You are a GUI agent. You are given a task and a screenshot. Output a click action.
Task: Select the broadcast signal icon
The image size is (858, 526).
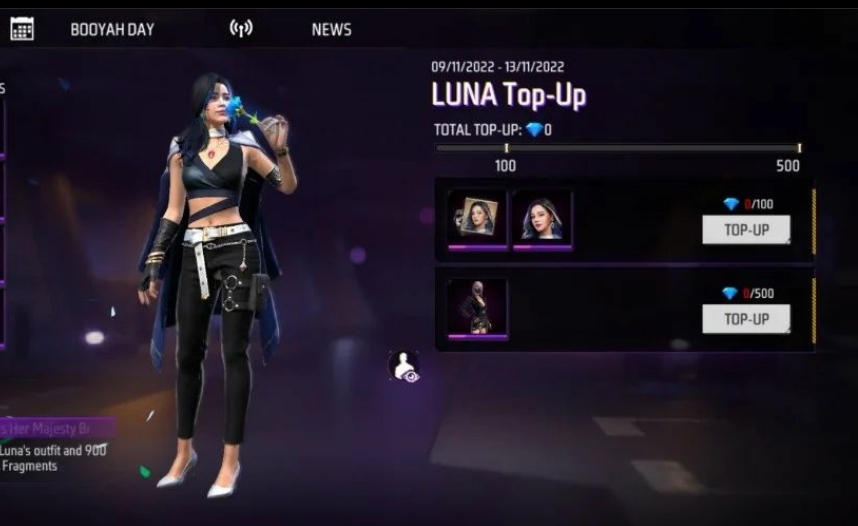[241, 28]
